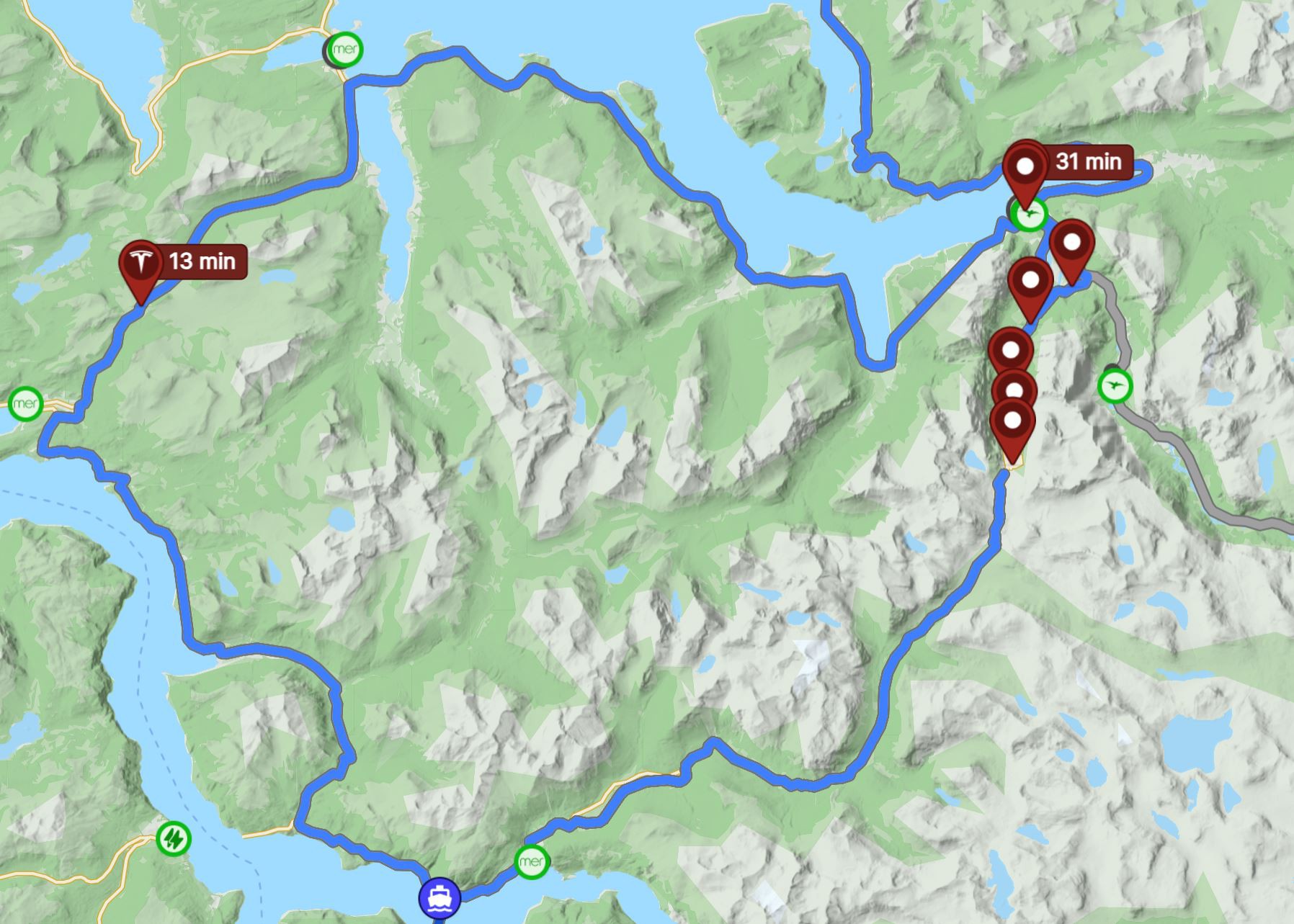Open the bird charger beneath the 31 min pin
The width and height of the screenshot is (1294, 924).
[x=1030, y=215]
